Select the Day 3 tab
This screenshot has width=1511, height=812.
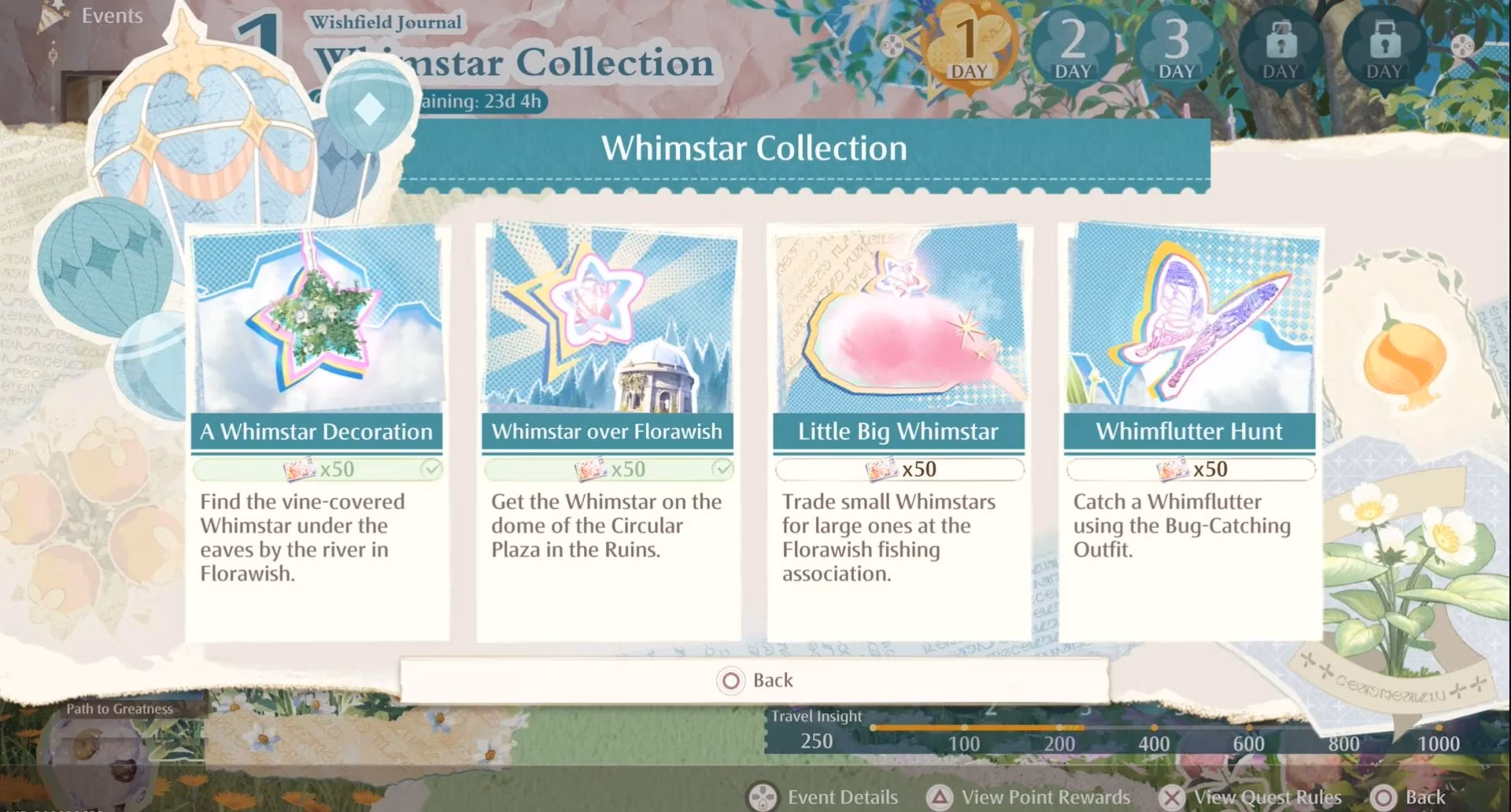pyautogui.click(x=1176, y=47)
